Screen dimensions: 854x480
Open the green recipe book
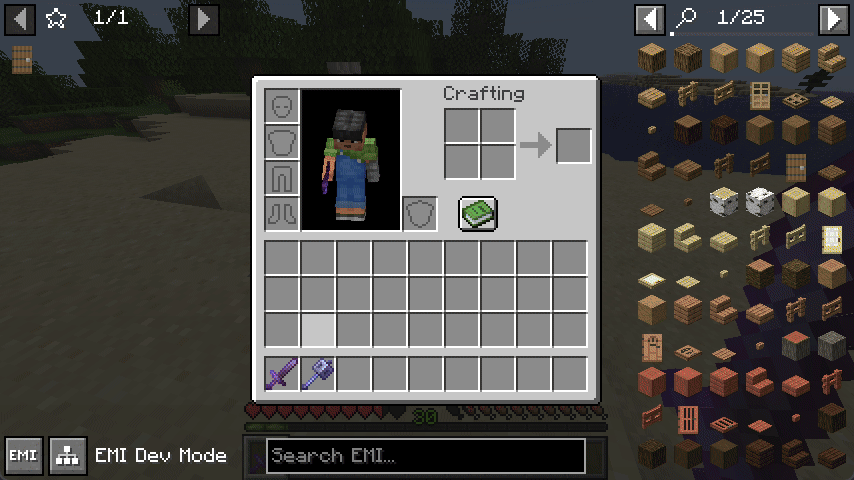tap(478, 213)
